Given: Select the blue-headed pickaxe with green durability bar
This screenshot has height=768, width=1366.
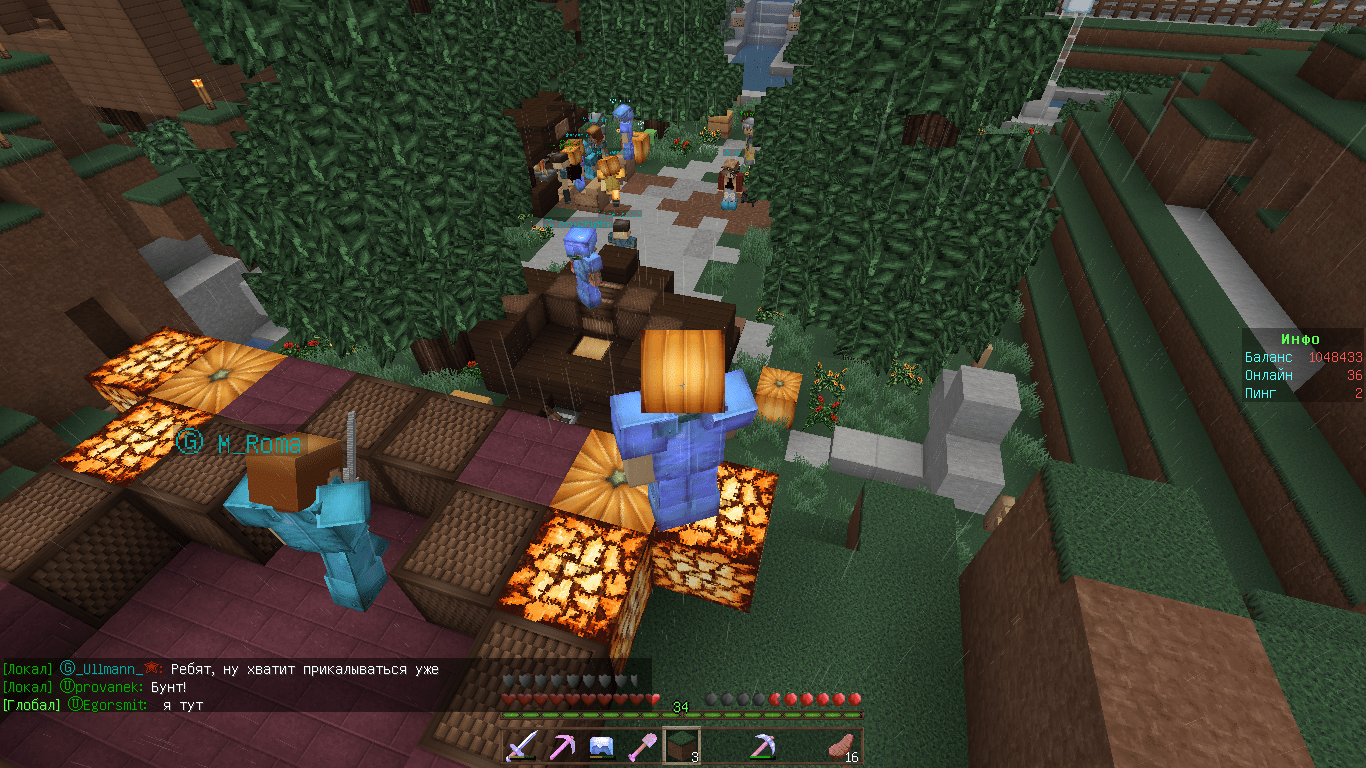Looking at the screenshot, I should pos(763,747).
